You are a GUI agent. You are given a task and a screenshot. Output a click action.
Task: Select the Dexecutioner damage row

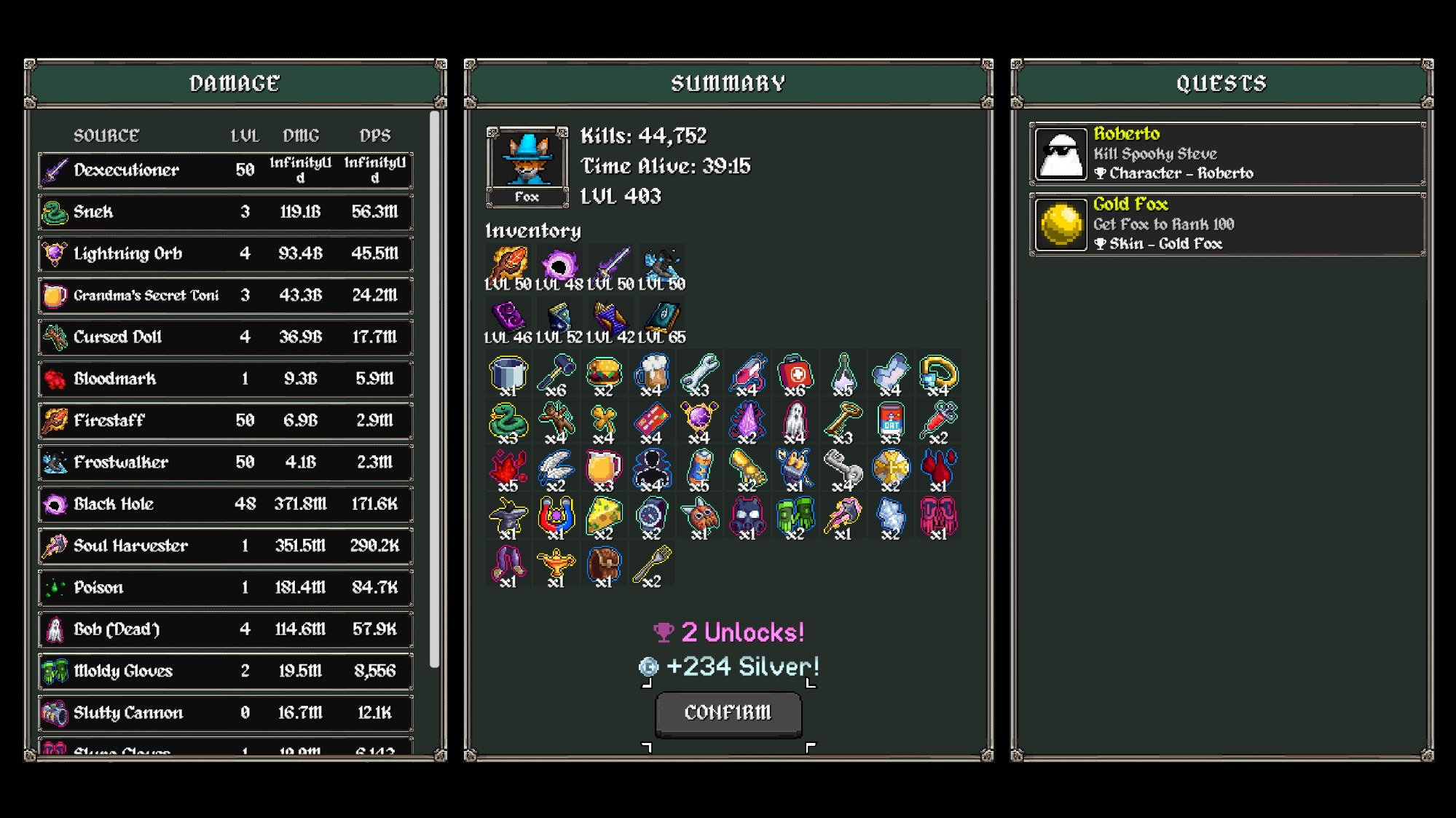point(226,170)
